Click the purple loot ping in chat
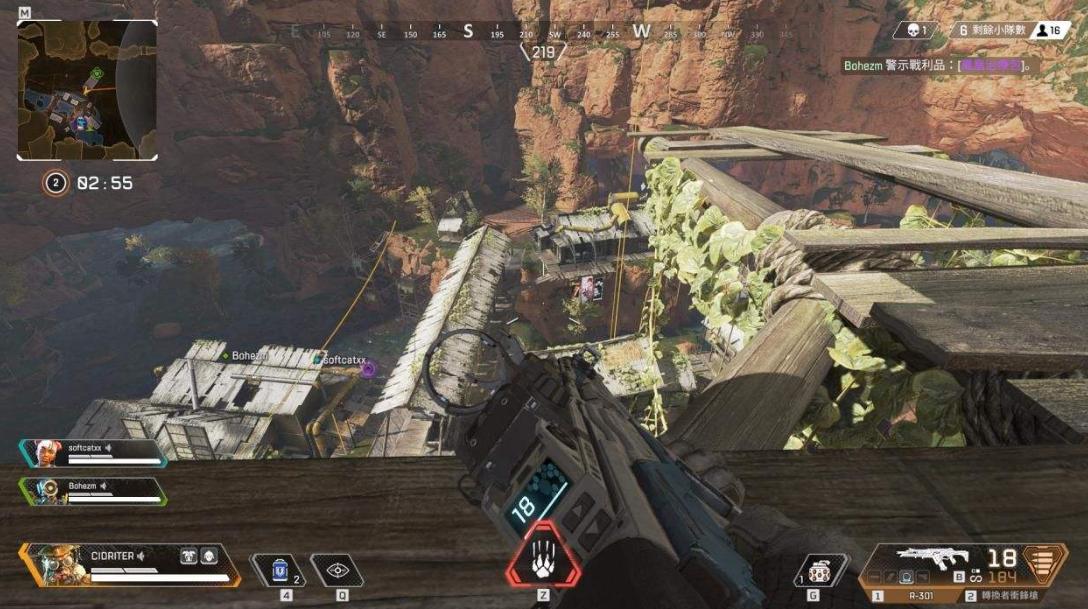The width and height of the screenshot is (1088, 609). (x=992, y=66)
